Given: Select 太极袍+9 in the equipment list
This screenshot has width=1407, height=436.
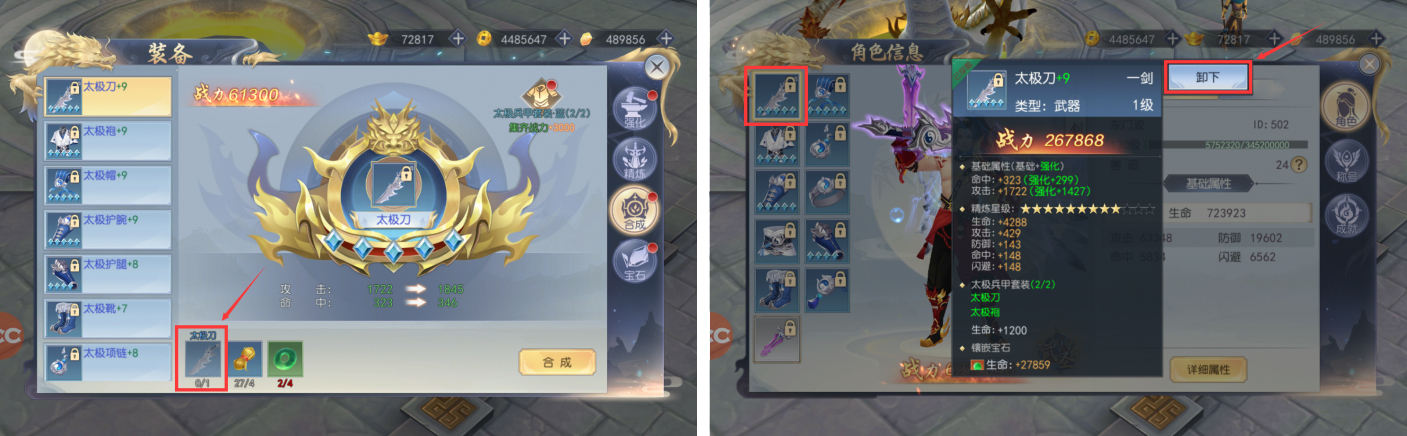Looking at the screenshot, I should click(107, 141).
